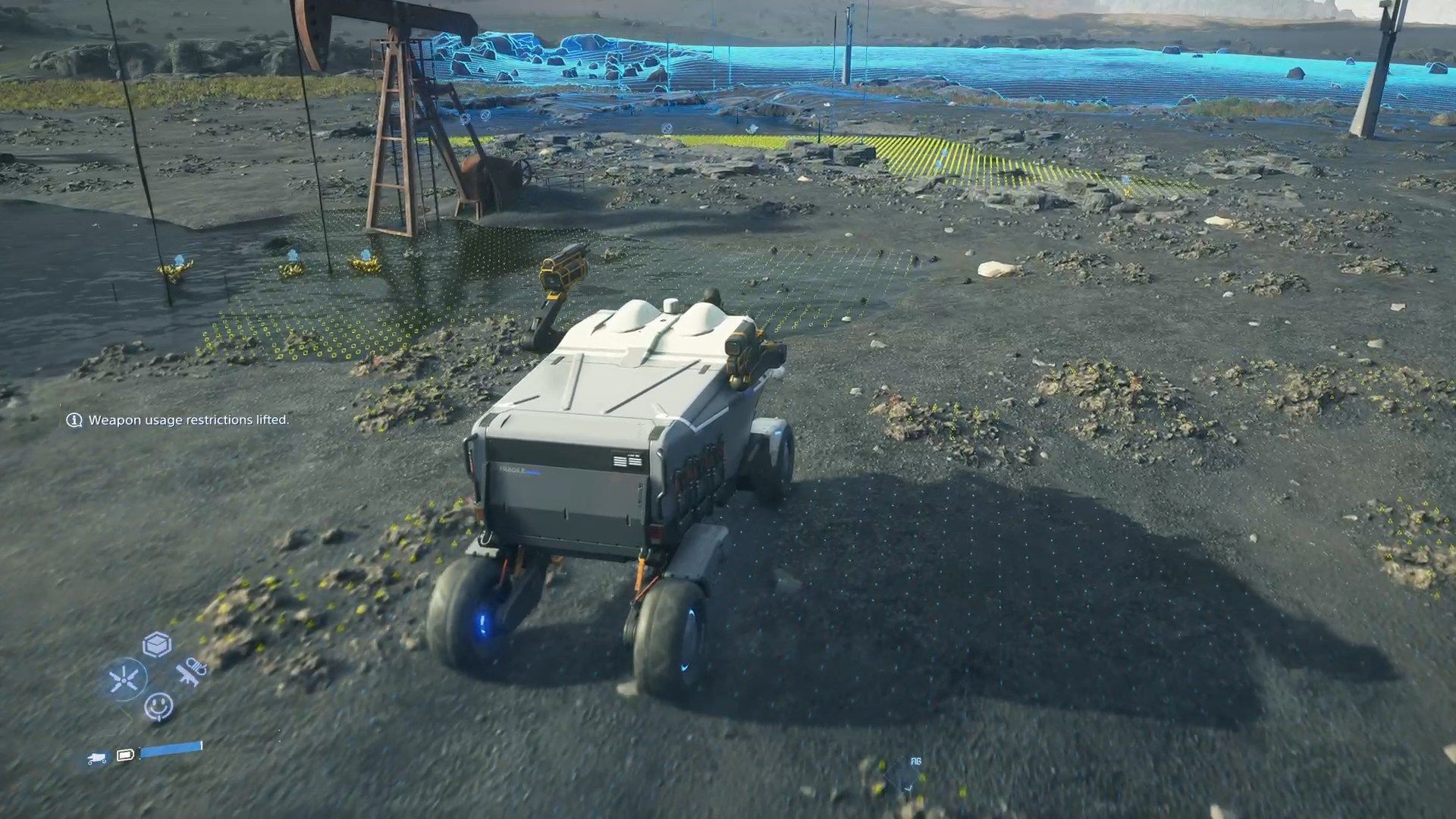Select the cargo box icon
The width and height of the screenshot is (1456, 819).
click(x=157, y=645)
